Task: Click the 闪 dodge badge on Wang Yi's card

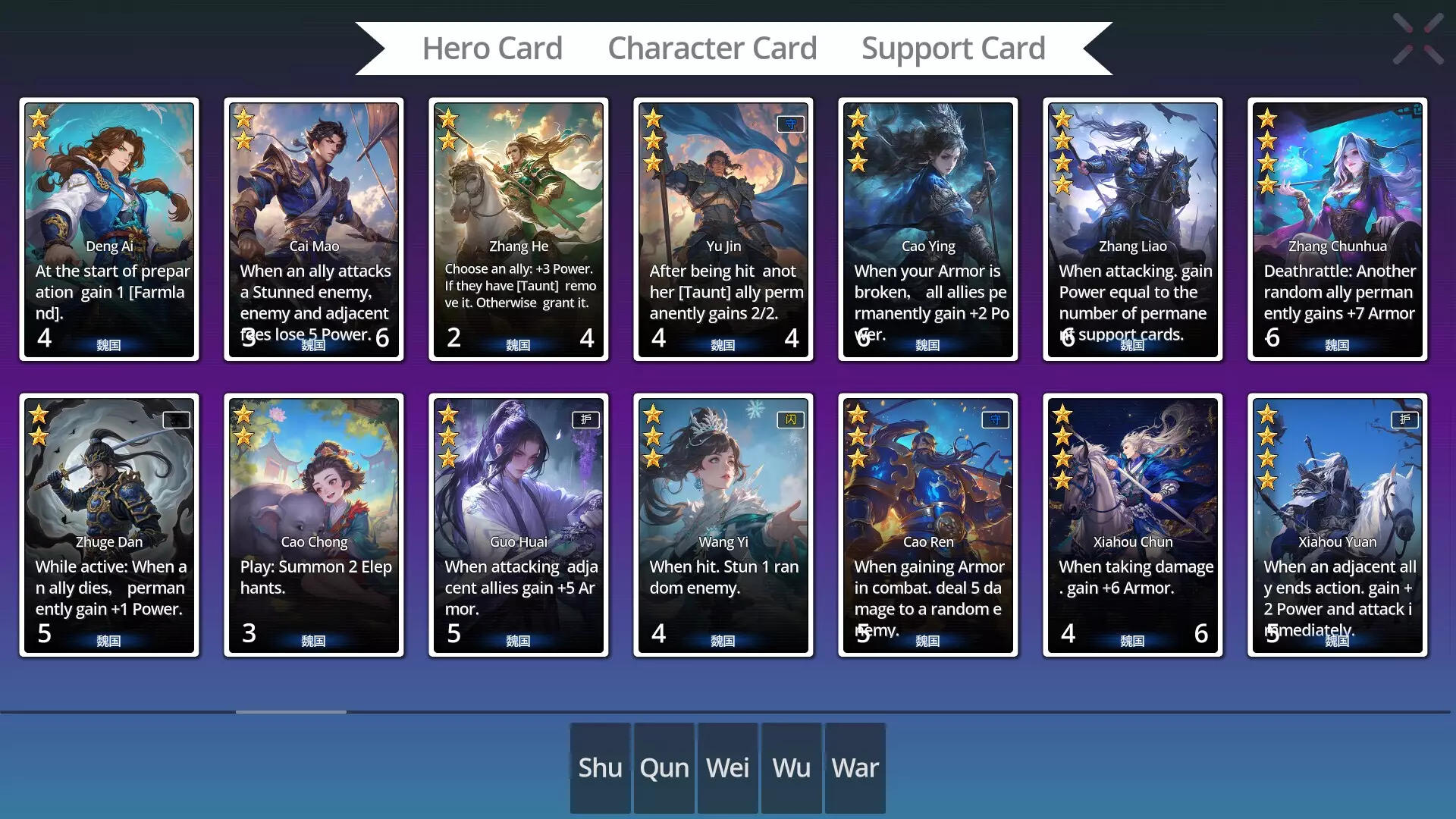Action: pos(790,419)
